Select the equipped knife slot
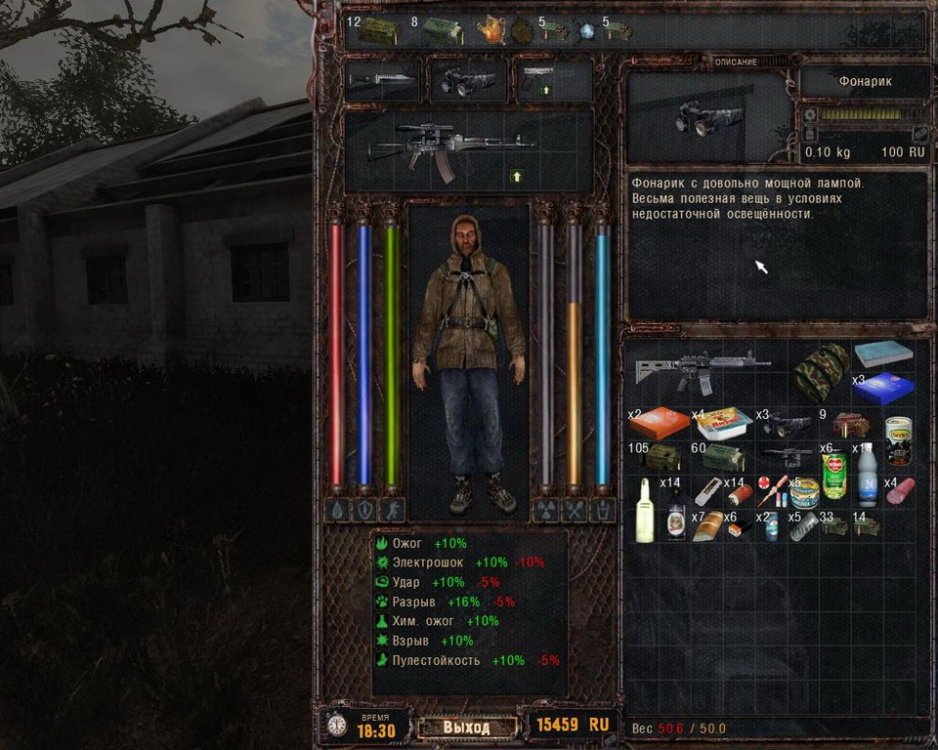The width and height of the screenshot is (938, 750). (x=382, y=81)
